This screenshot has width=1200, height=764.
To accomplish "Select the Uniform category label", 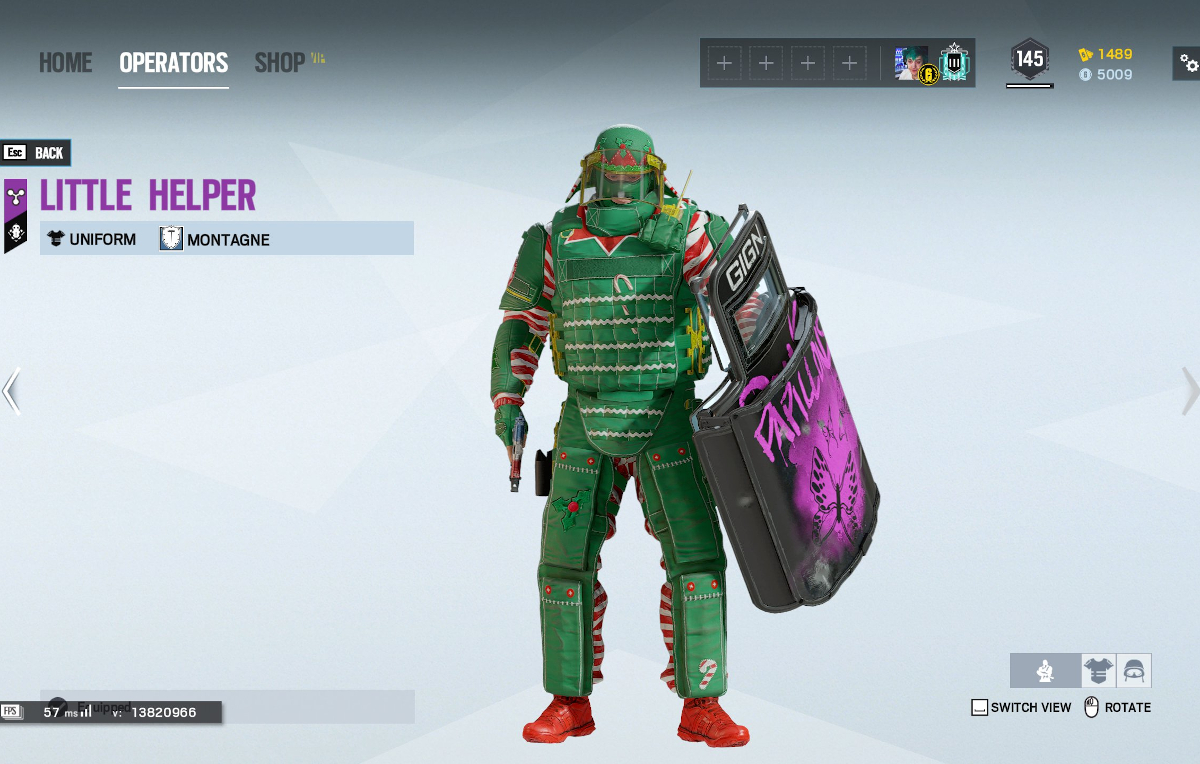I will (x=92, y=239).
